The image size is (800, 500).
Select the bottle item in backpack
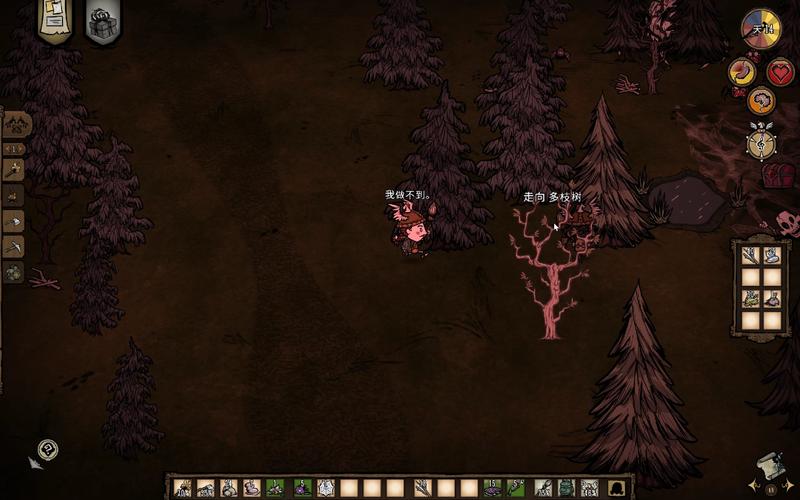[772, 298]
